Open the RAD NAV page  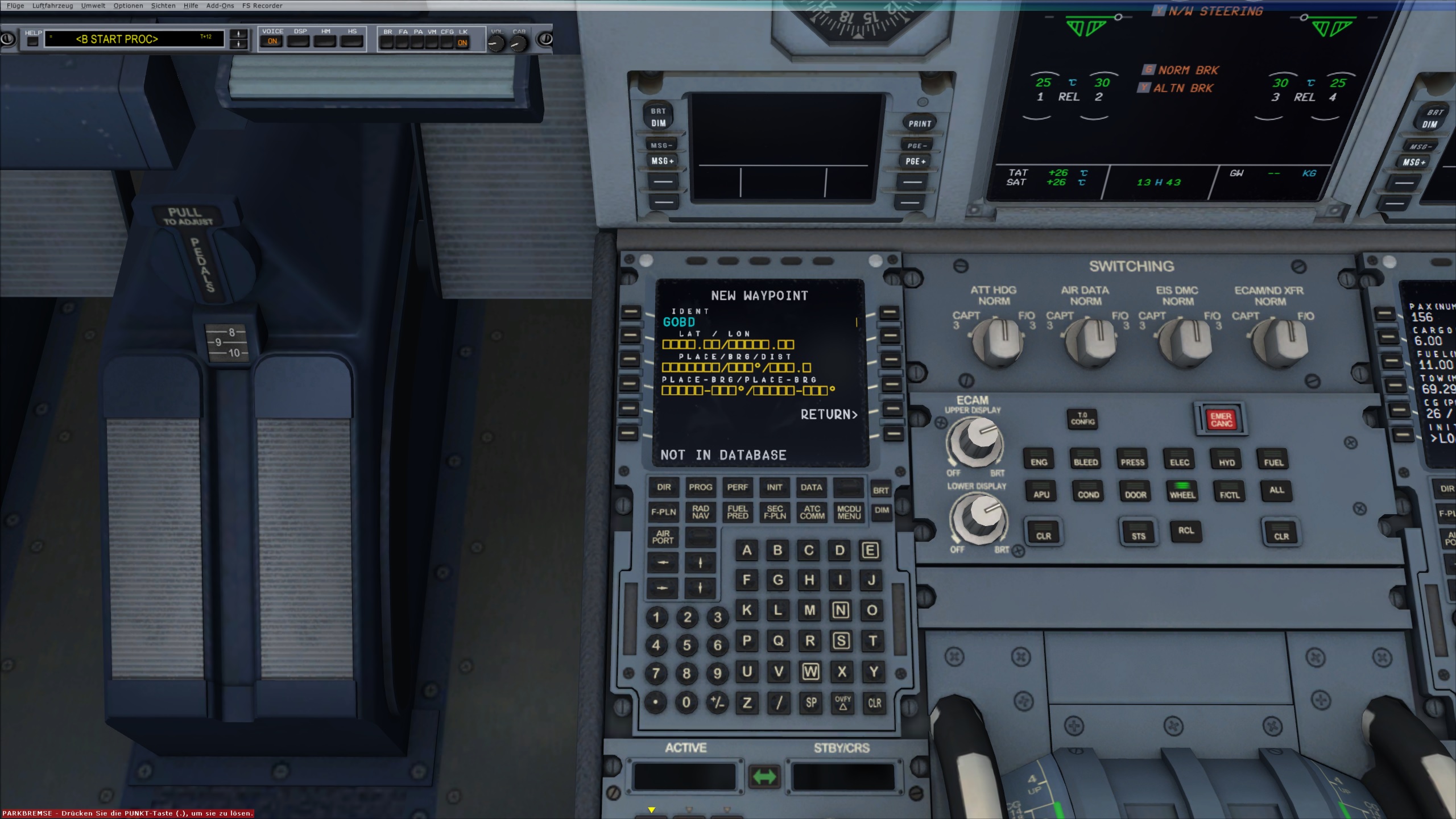click(700, 512)
